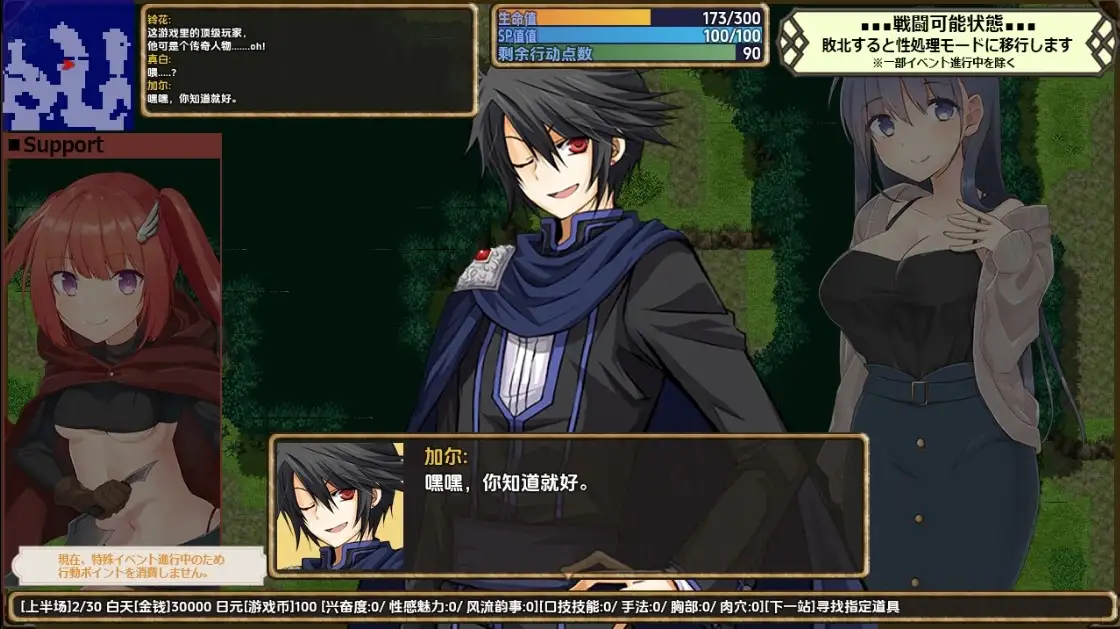Screen dimensions: 1120x629
Task: Click the blue minimap
Action: point(68,66)
